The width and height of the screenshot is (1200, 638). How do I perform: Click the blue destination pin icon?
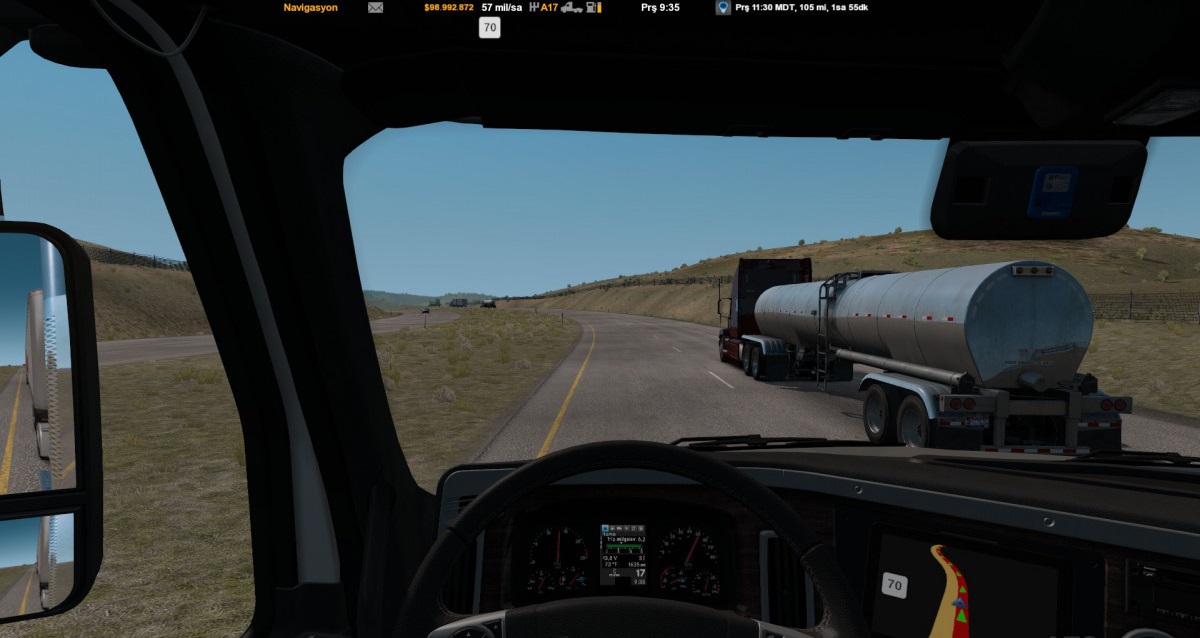click(722, 7)
